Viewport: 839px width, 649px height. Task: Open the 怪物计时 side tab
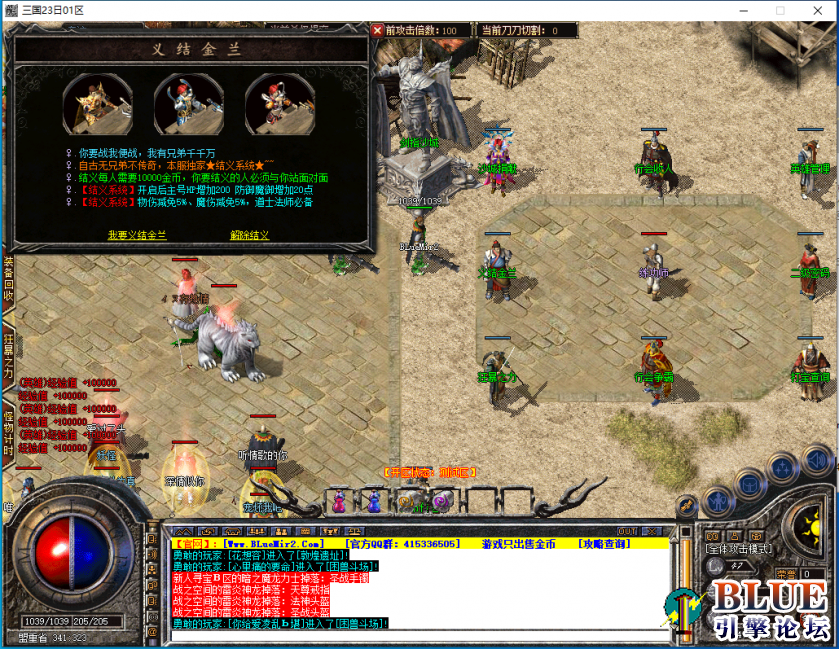point(8,435)
